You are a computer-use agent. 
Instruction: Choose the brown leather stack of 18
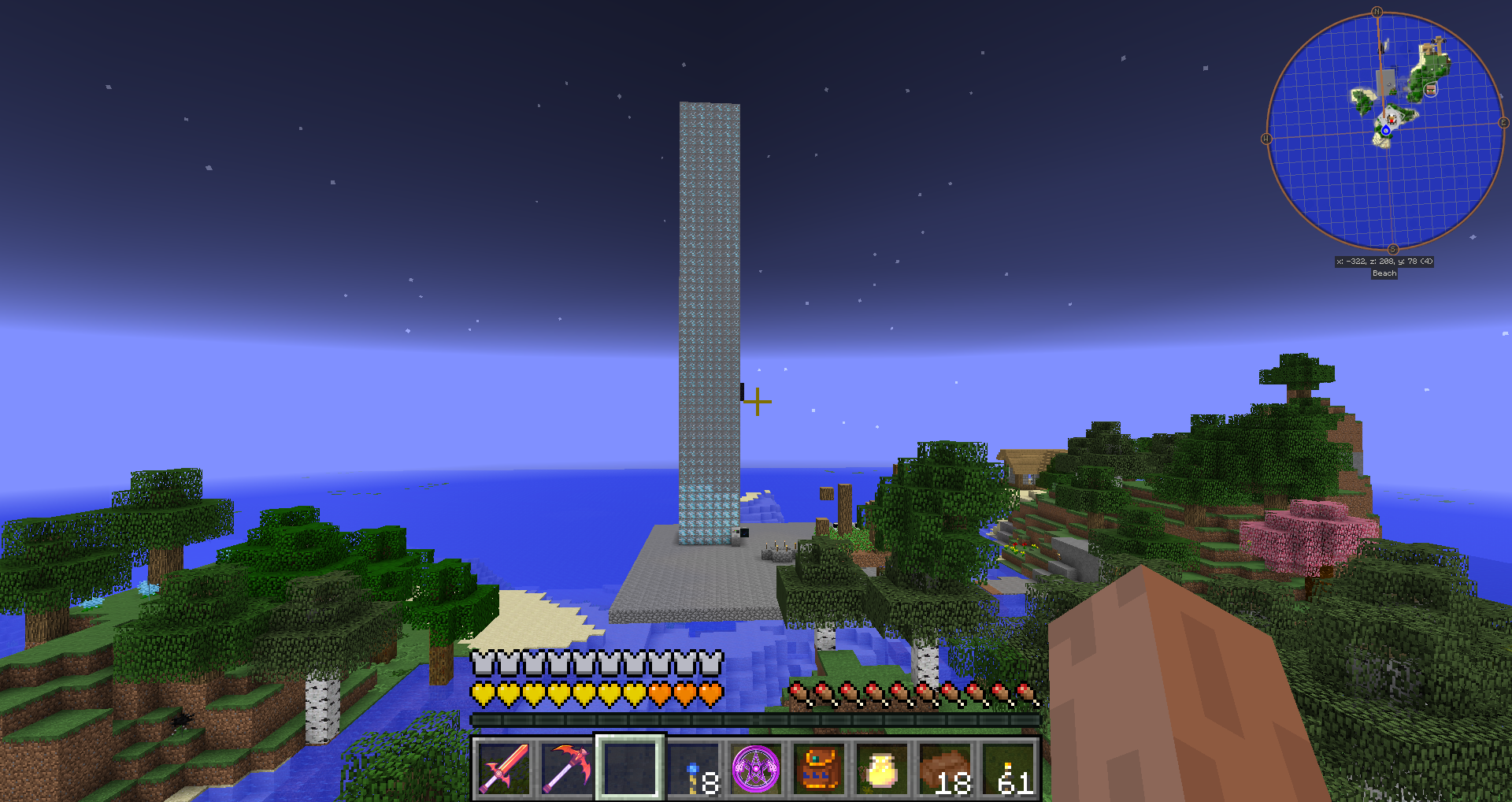click(x=945, y=768)
